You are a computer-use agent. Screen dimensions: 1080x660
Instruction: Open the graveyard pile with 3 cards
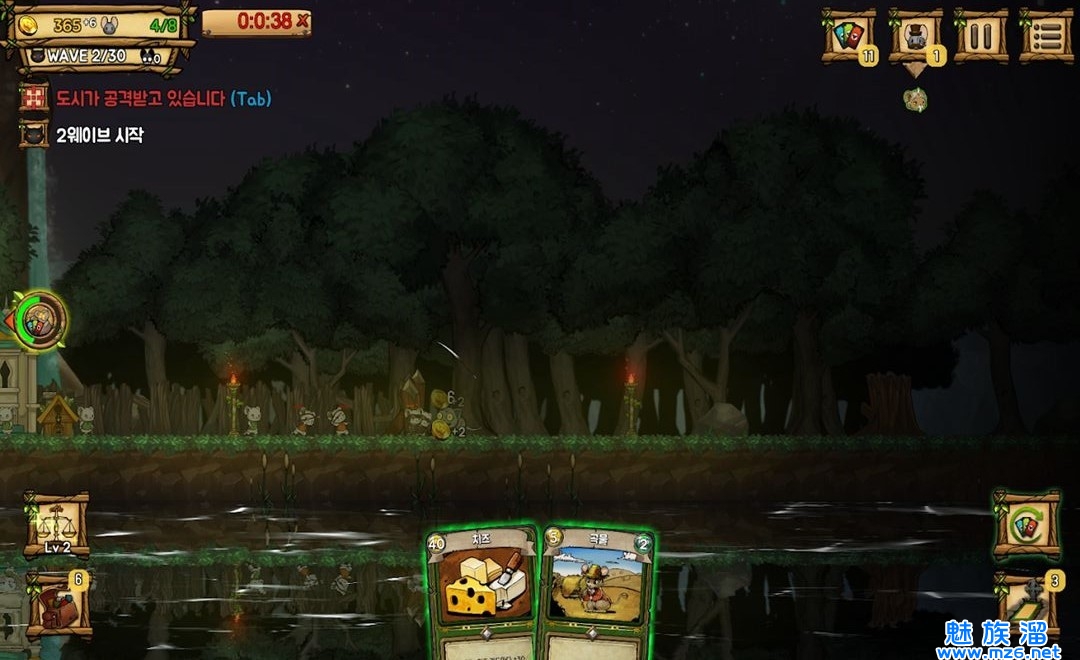pyautogui.click(x=1027, y=605)
